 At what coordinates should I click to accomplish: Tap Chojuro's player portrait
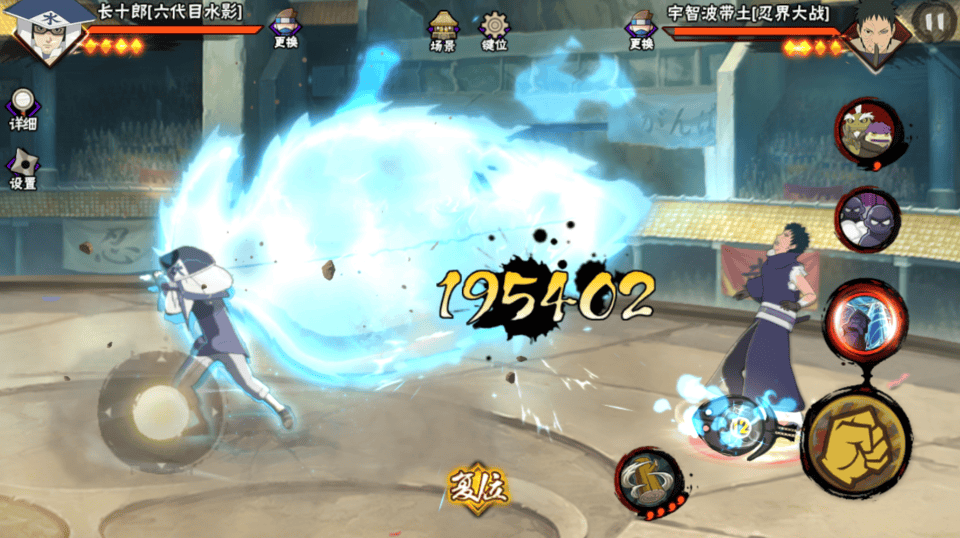[x=45, y=32]
